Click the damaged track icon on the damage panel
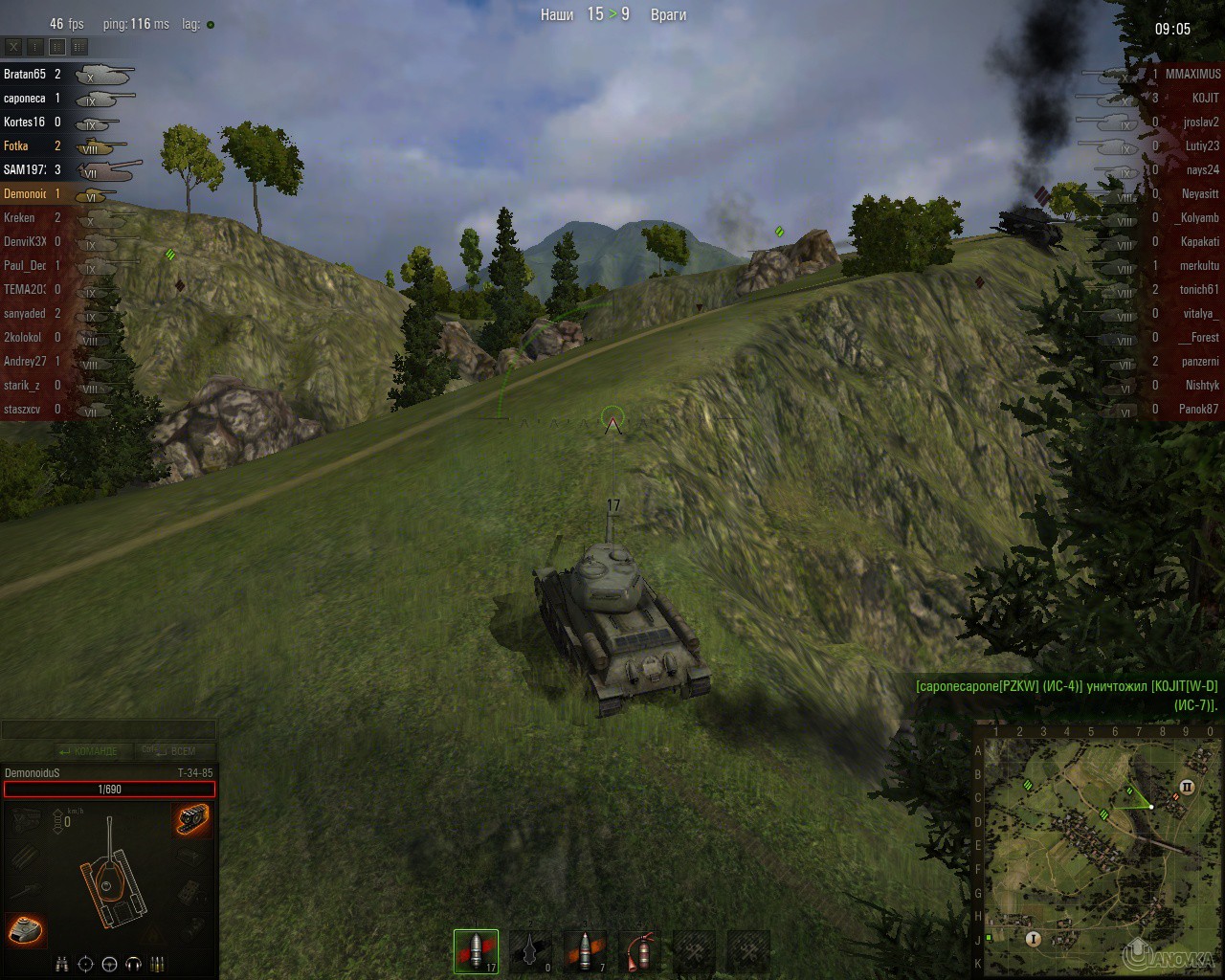This screenshot has width=1225, height=980. coord(190,821)
